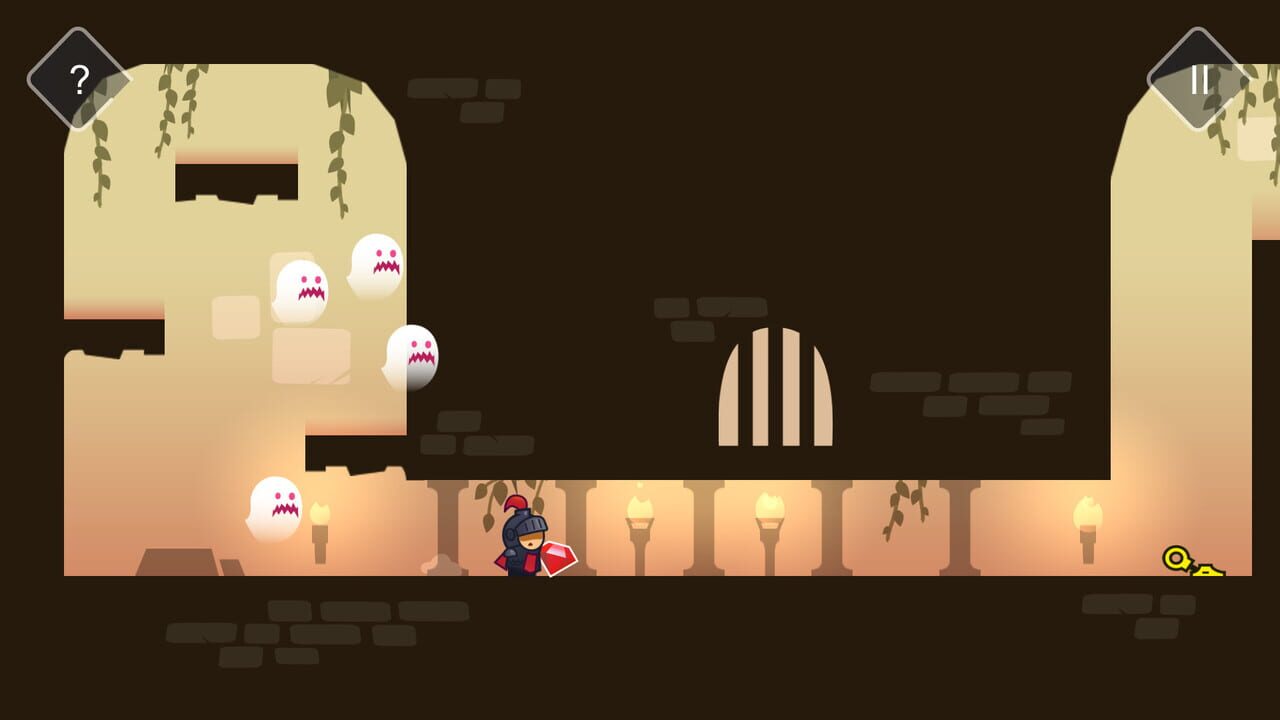Open the help menu via the question mark
The image size is (1280, 720).
click(x=78, y=80)
